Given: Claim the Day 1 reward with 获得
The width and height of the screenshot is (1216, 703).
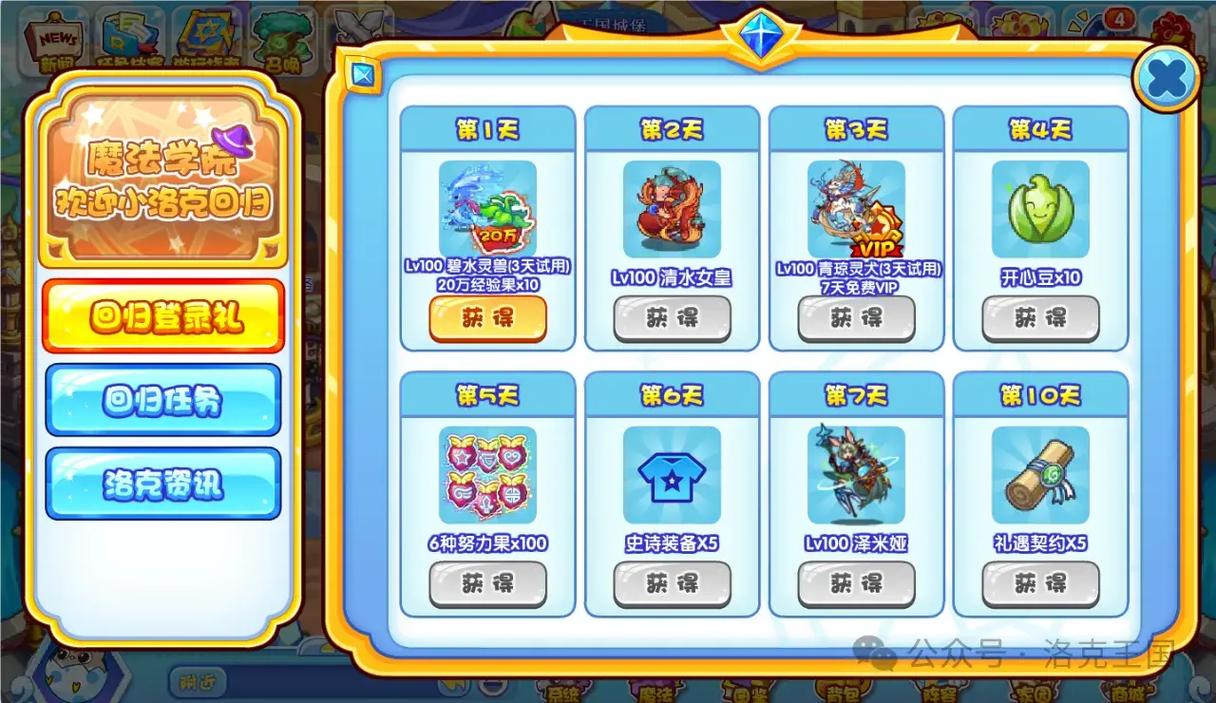Looking at the screenshot, I should point(488,318).
